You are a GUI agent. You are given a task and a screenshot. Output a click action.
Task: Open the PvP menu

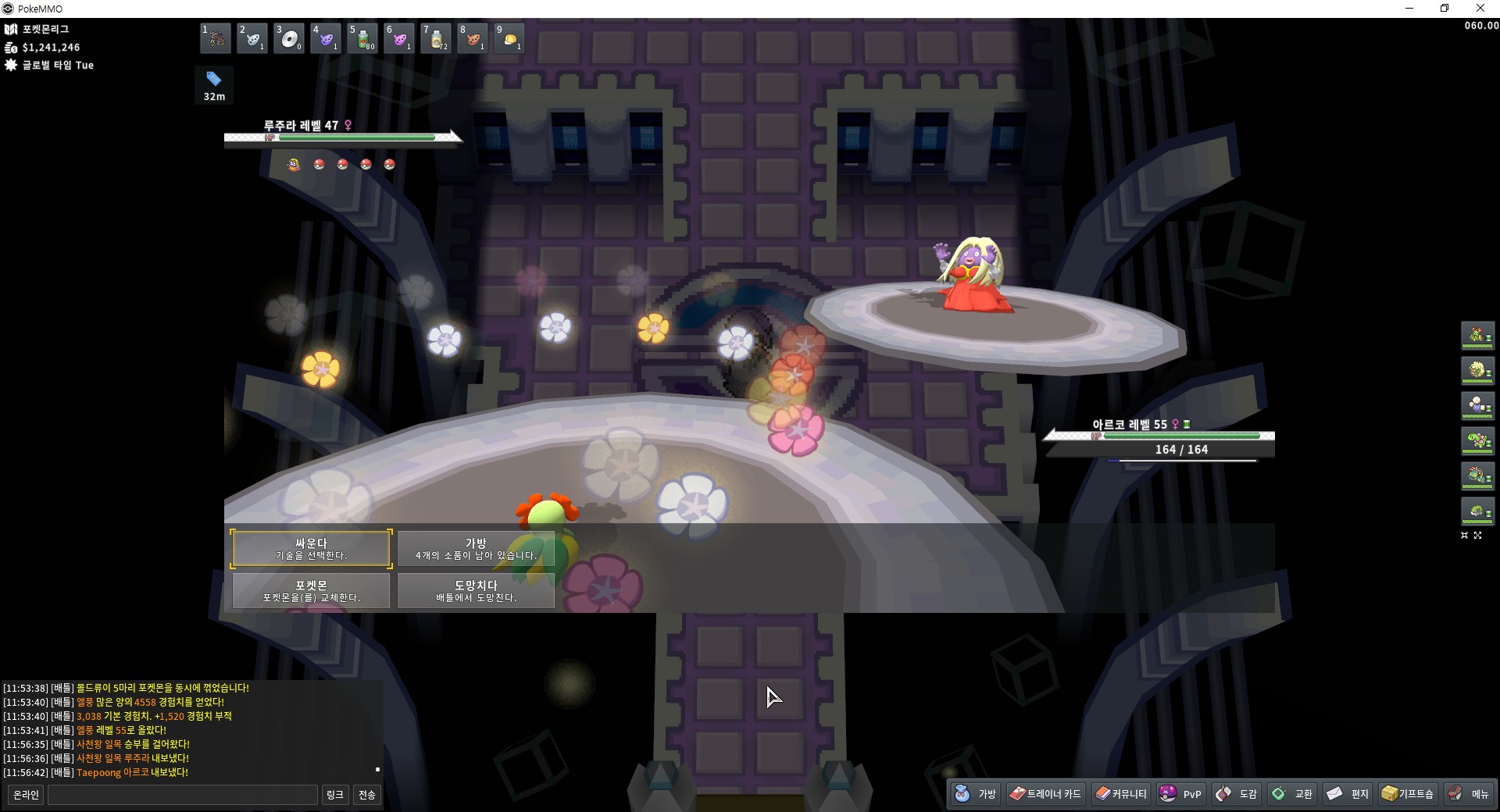[1181, 794]
